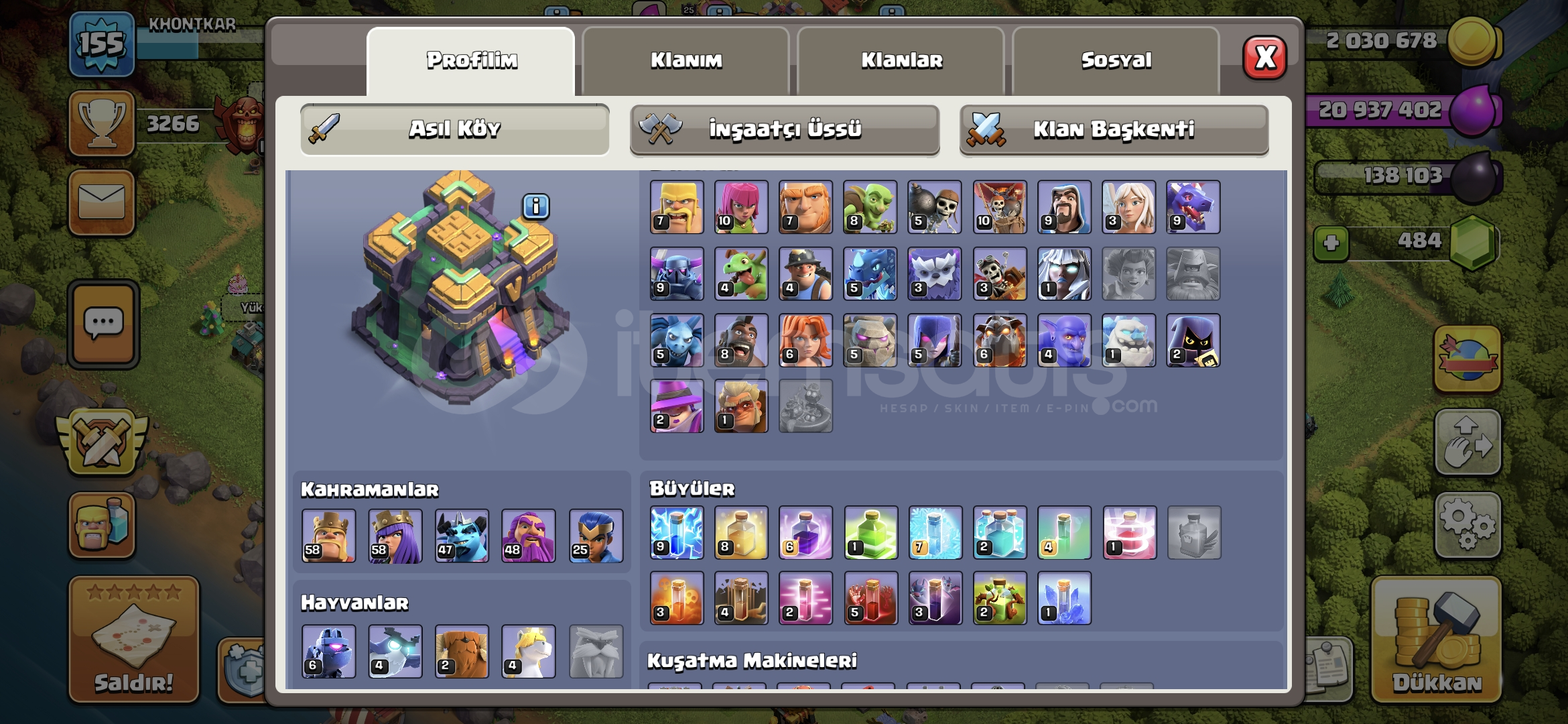Open the inbox mail icon

tap(102, 202)
